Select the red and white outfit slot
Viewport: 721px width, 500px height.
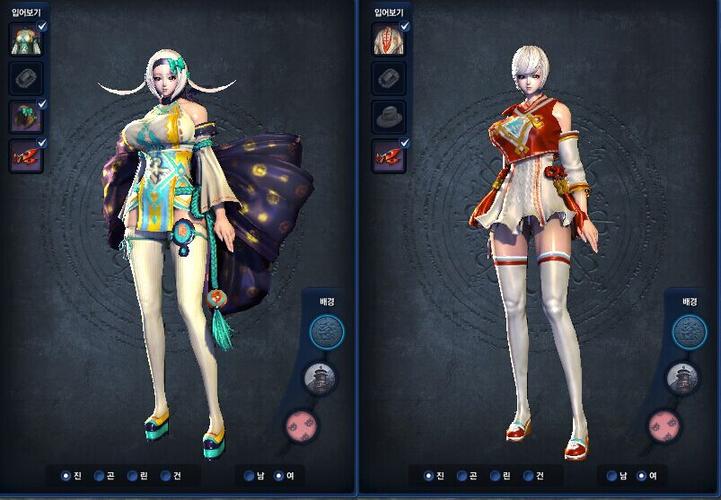point(387,39)
